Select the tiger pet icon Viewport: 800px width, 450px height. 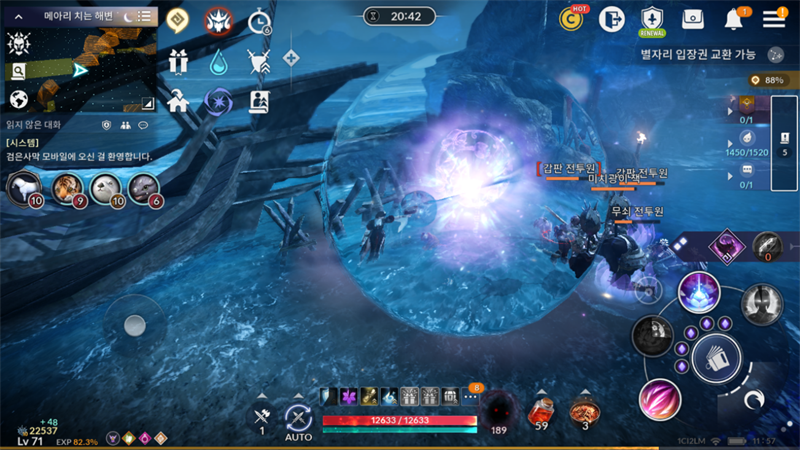click(67, 187)
